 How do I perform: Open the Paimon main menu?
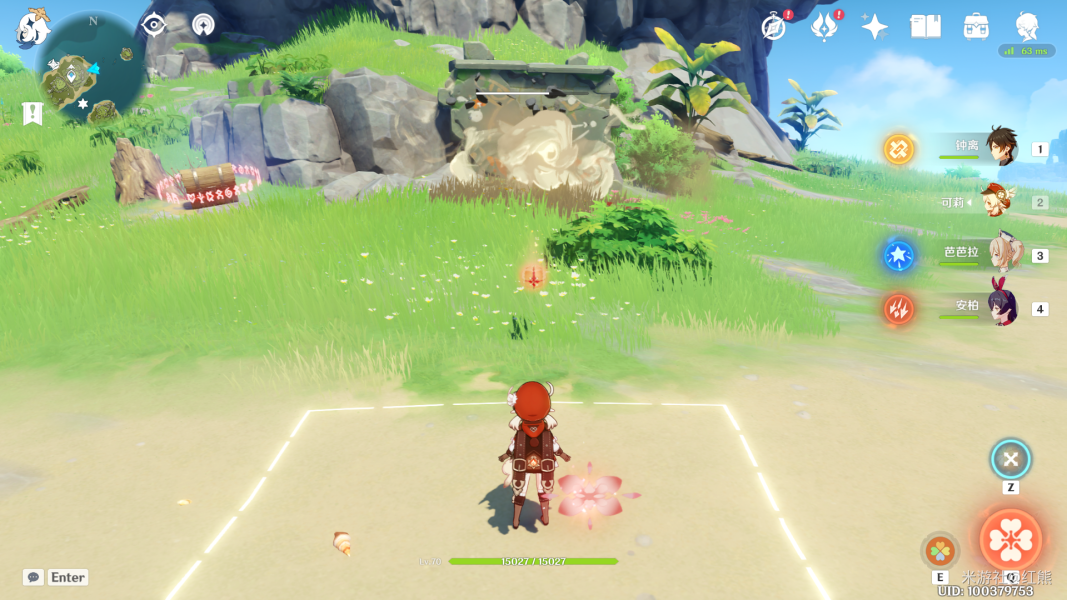tap(32, 27)
